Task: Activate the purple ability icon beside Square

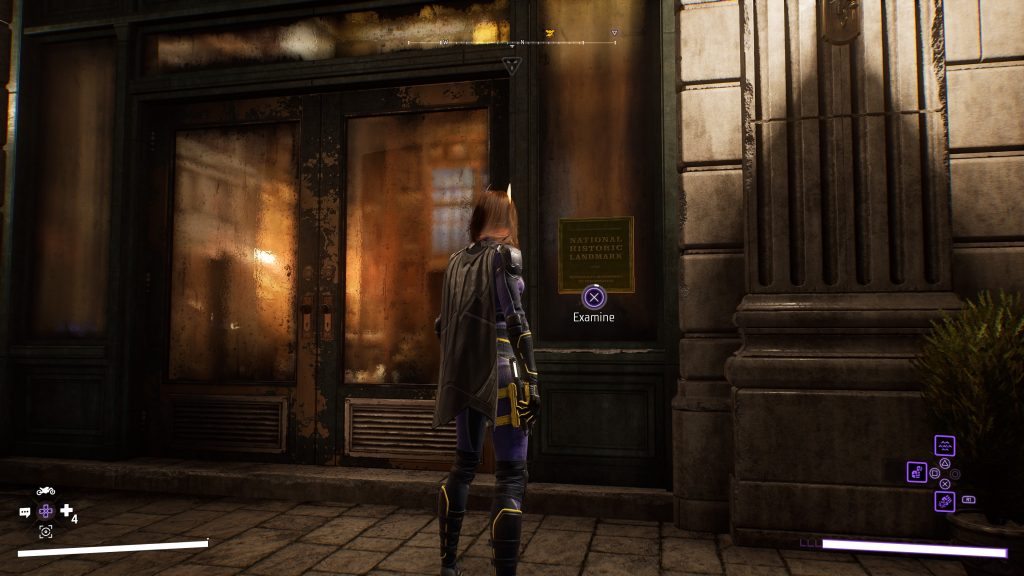Action: pos(917,471)
